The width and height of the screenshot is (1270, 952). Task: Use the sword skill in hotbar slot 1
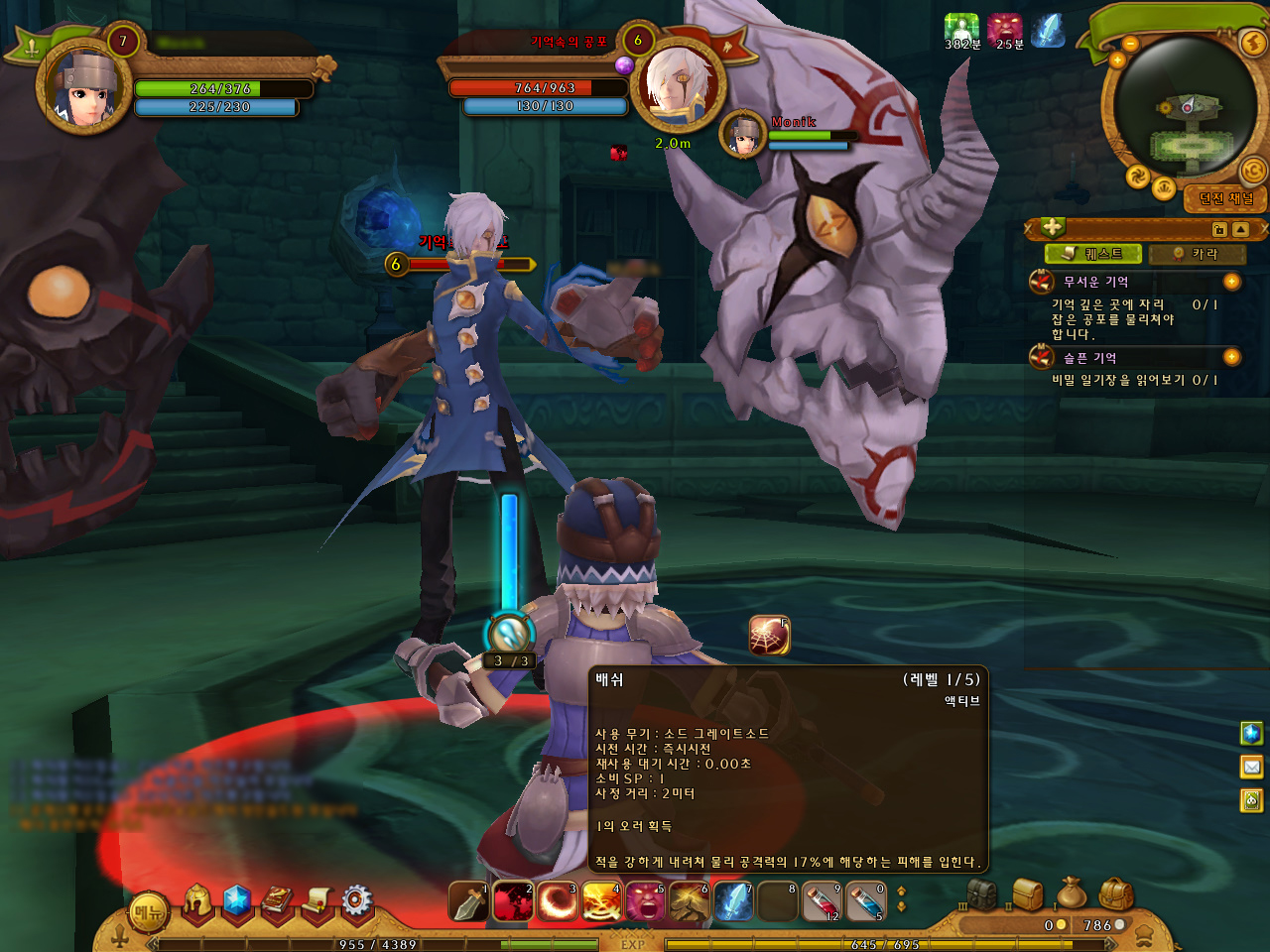tap(468, 902)
